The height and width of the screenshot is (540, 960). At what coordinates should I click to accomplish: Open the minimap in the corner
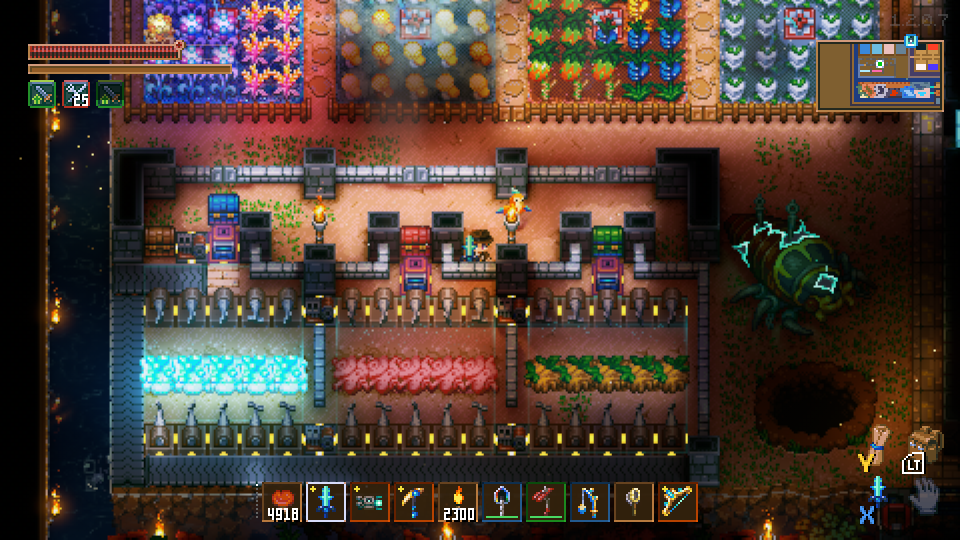880,75
